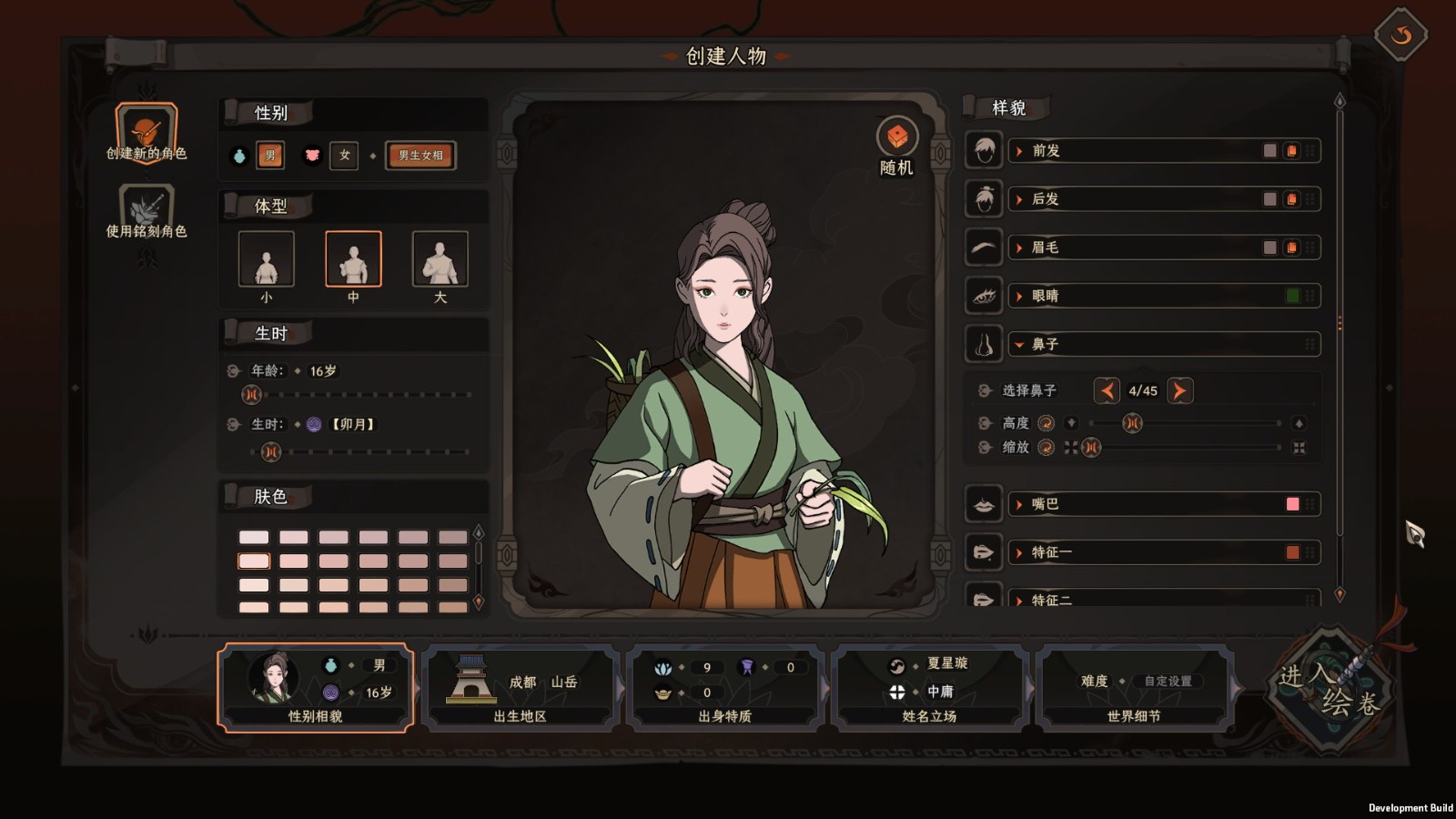Image resolution: width=1456 pixels, height=819 pixels.
Task: Go back with the return arrow button
Action: (x=1400, y=35)
